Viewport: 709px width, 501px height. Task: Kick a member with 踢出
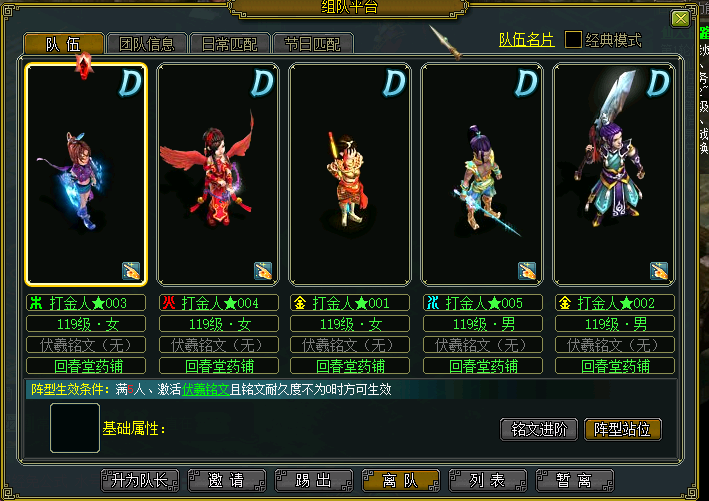tap(313, 481)
